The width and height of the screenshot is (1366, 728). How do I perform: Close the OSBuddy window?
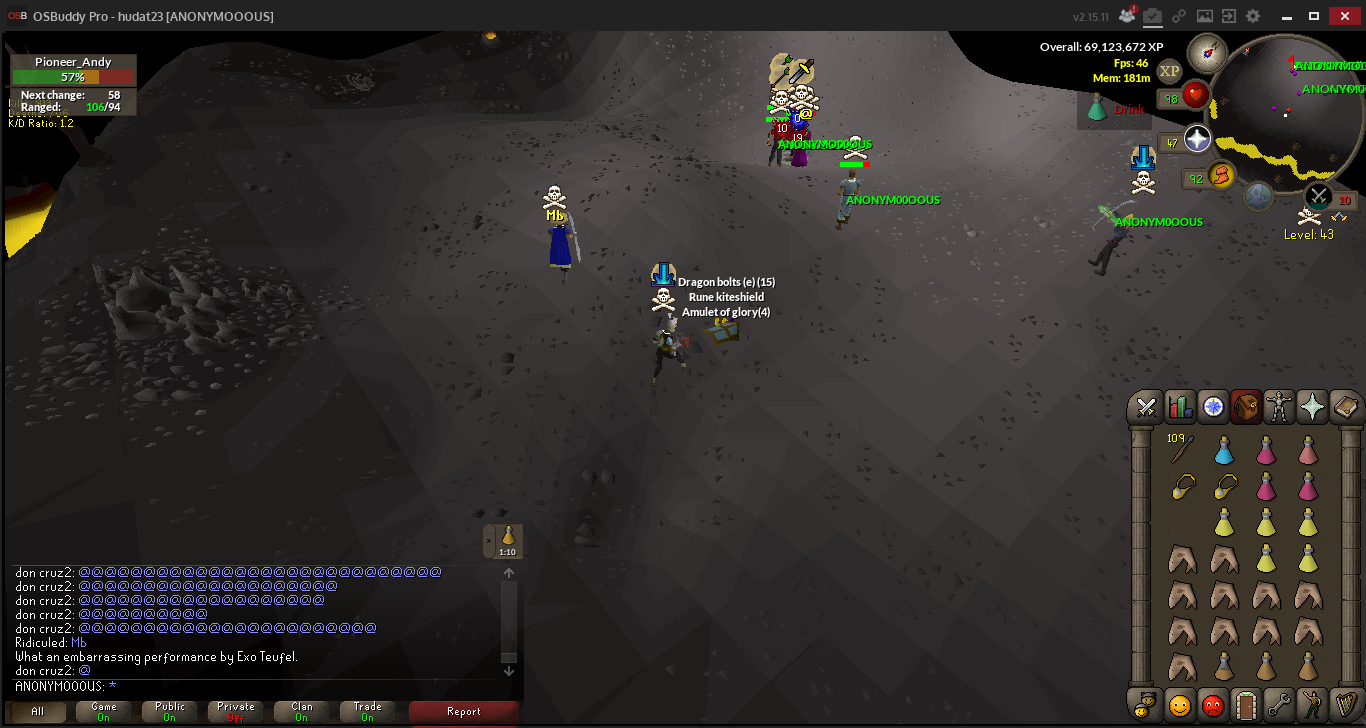1343,16
